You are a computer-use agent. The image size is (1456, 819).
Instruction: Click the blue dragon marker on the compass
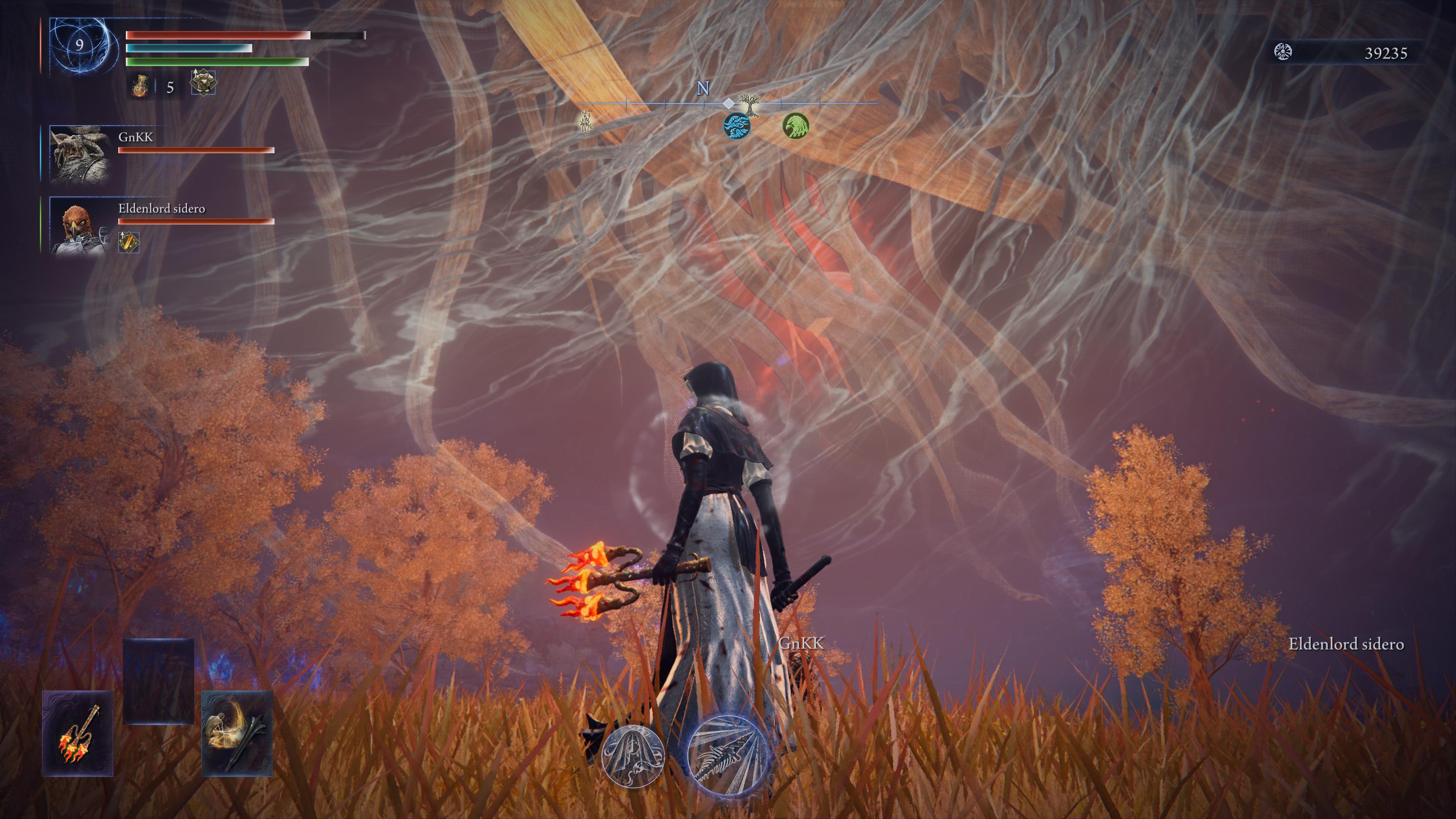(x=737, y=125)
